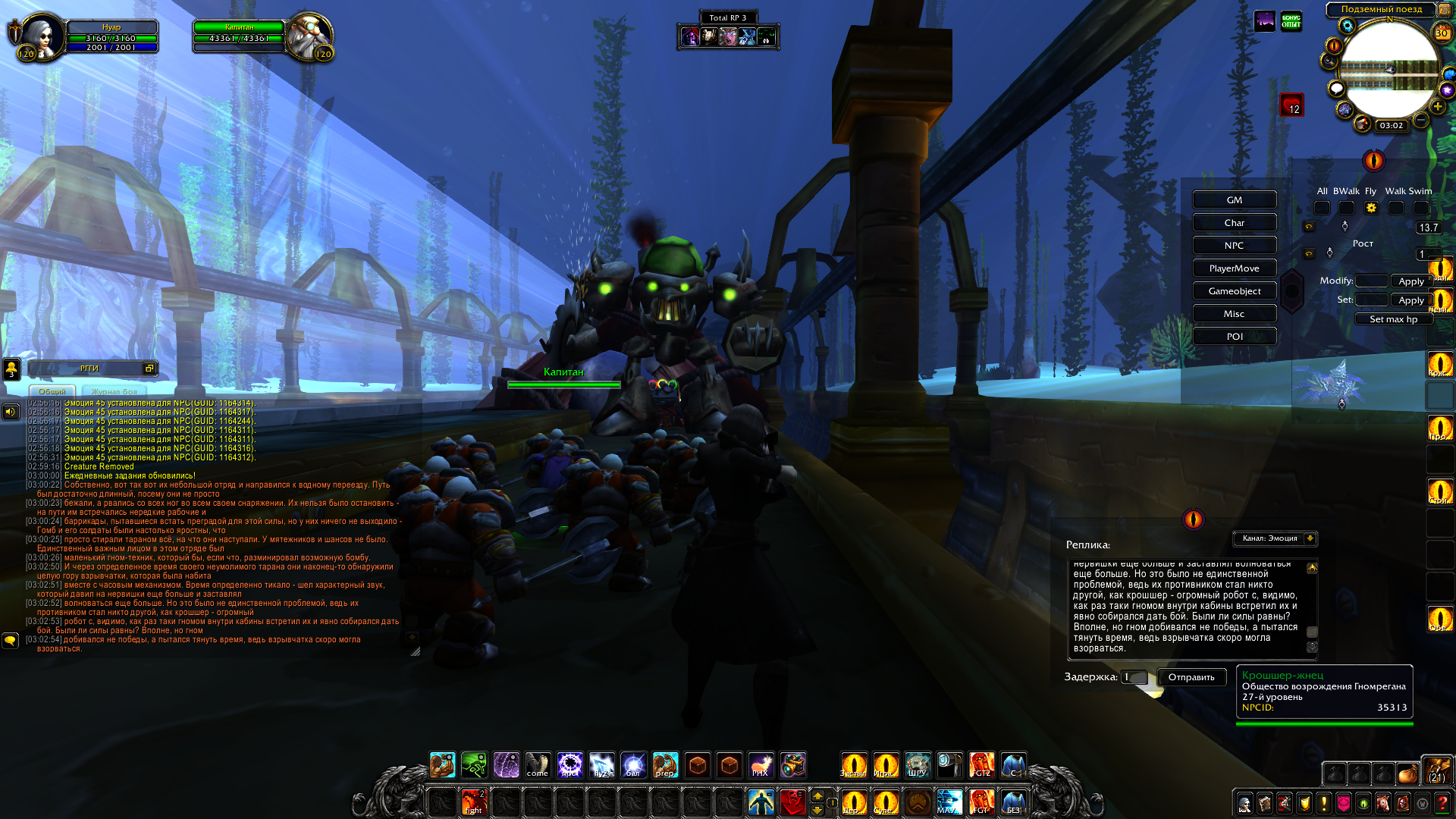This screenshot has width=1456, height=819.
Task: Select the NPC menu button
Action: click(x=1234, y=246)
